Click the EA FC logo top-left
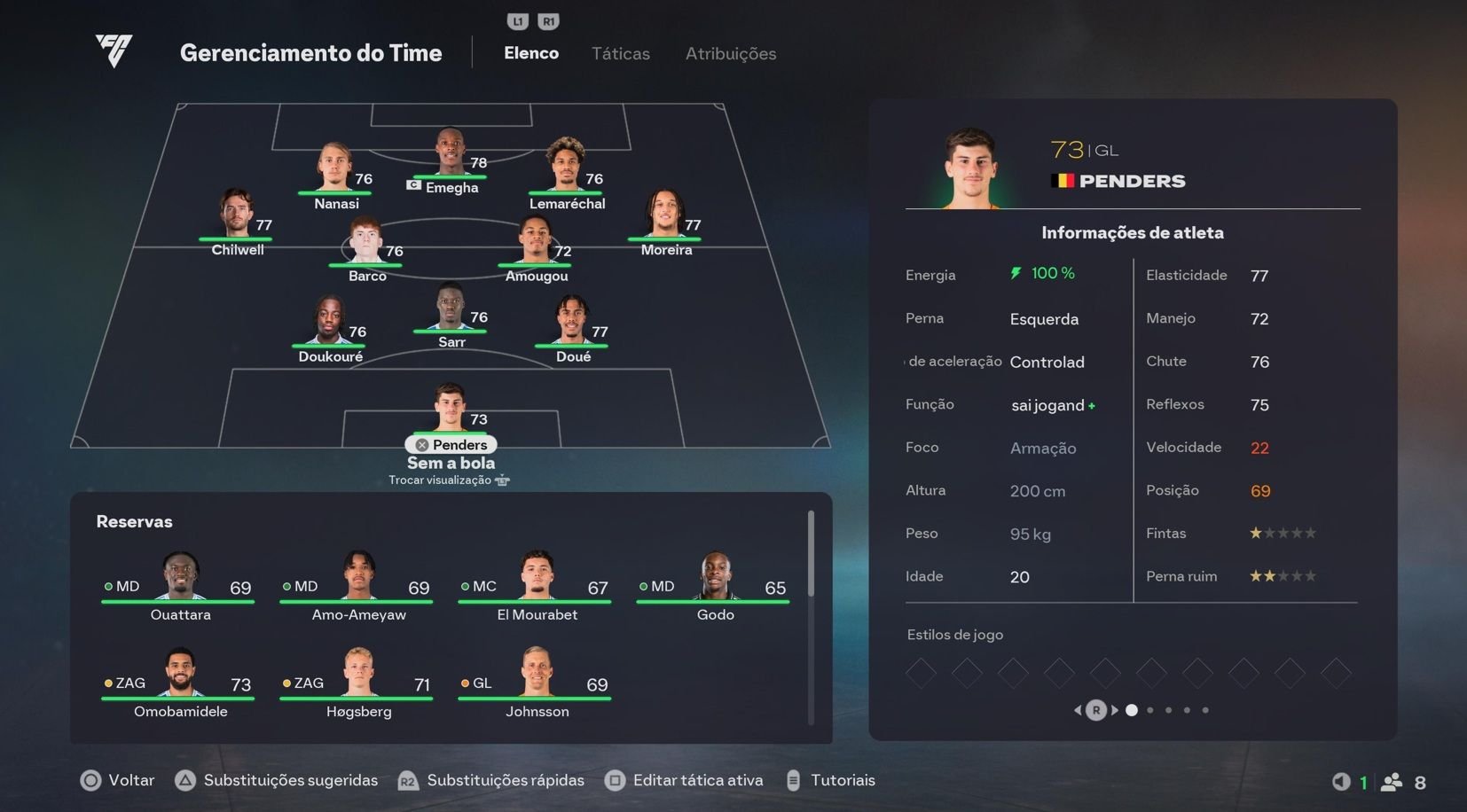The width and height of the screenshot is (1467, 812). (114, 52)
